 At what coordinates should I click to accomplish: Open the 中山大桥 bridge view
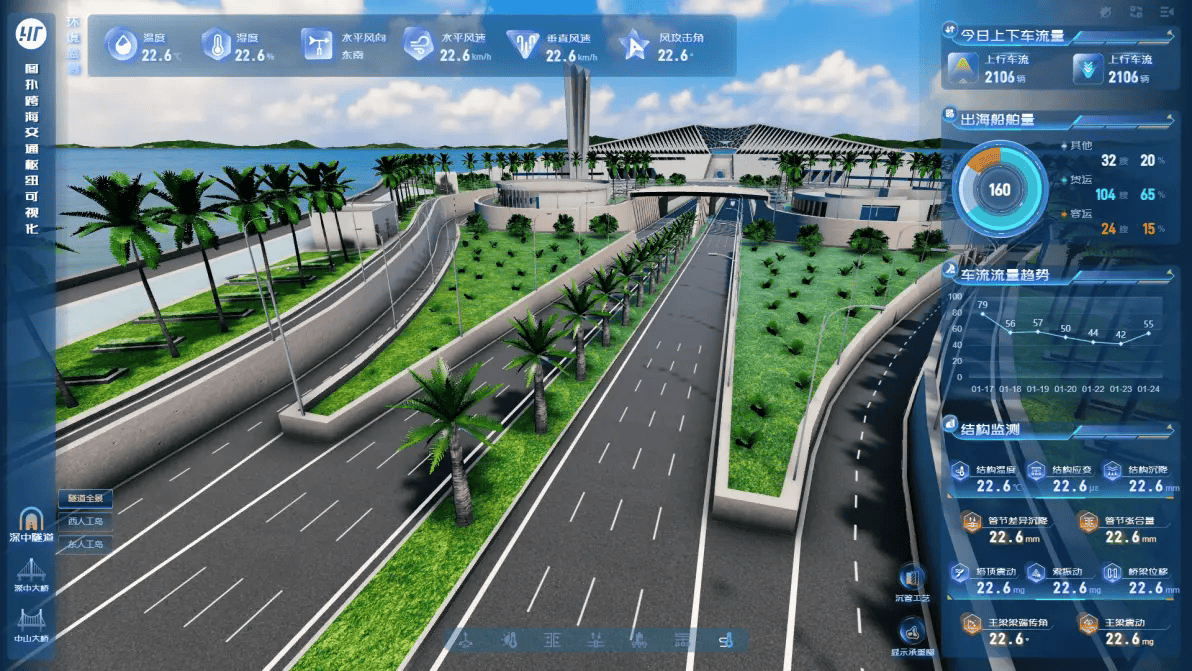coord(30,623)
